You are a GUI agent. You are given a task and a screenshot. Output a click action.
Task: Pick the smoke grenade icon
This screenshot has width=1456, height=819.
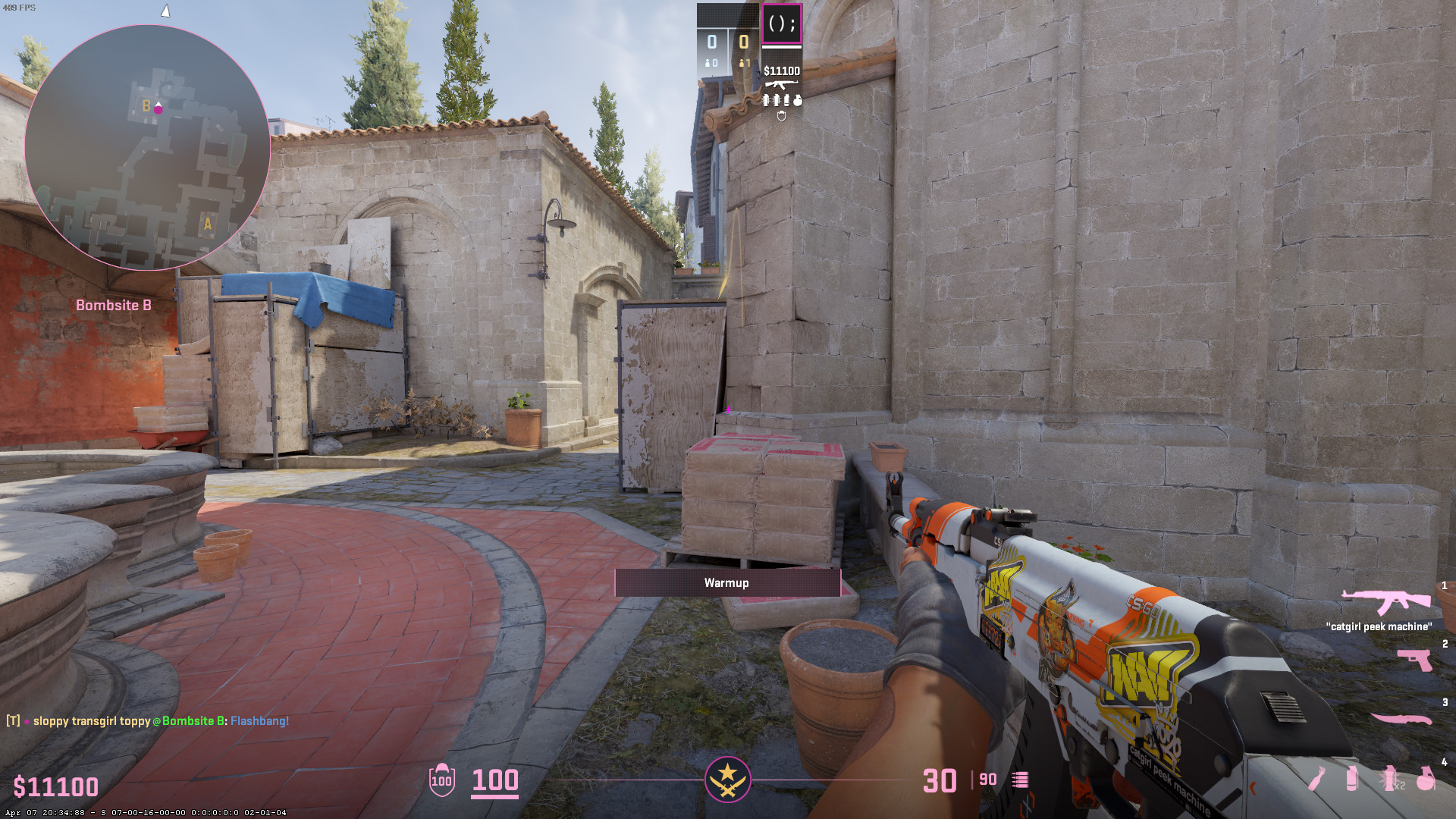[1351, 779]
